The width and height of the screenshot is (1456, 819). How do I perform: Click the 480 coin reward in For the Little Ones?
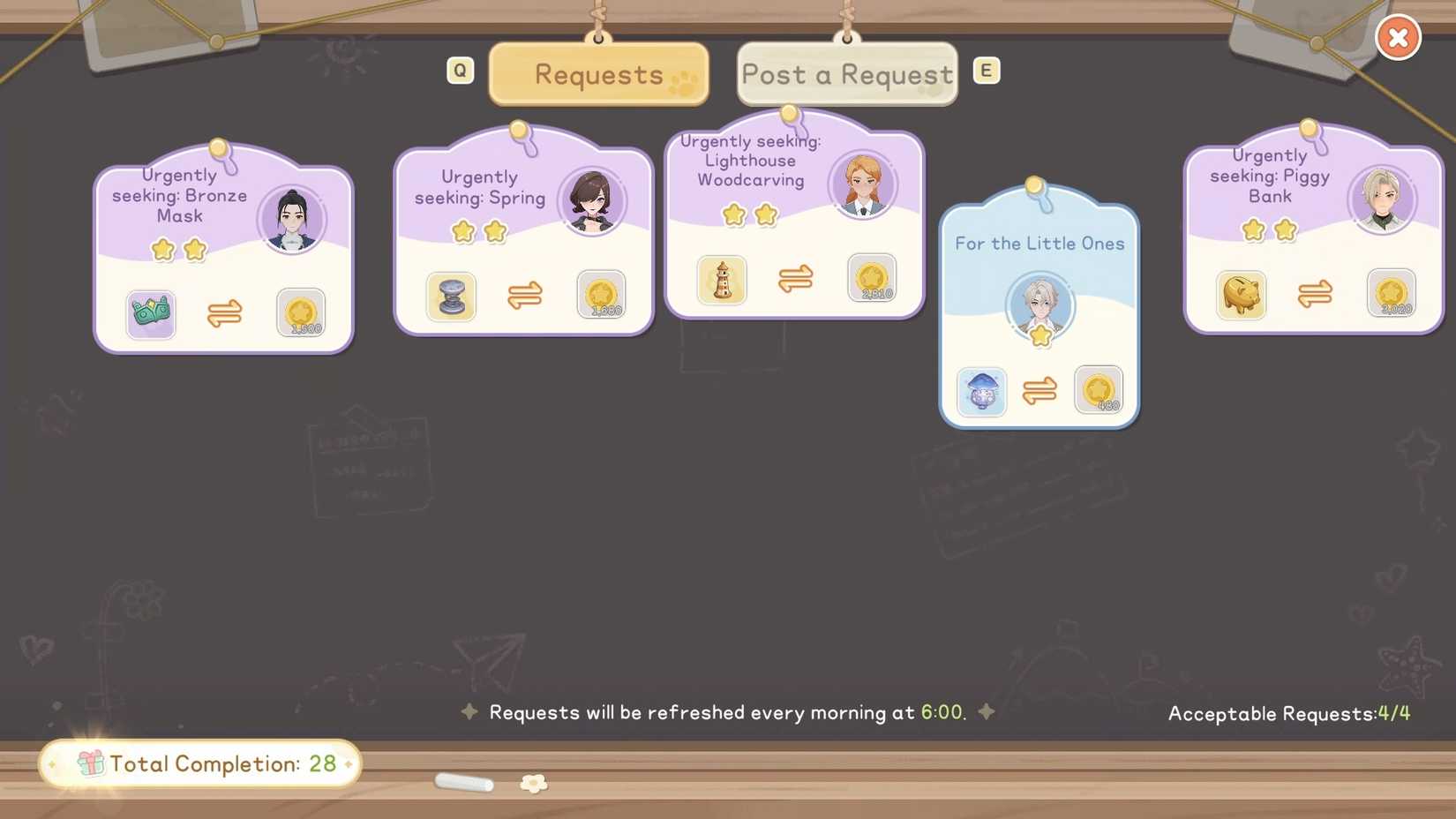click(1099, 391)
